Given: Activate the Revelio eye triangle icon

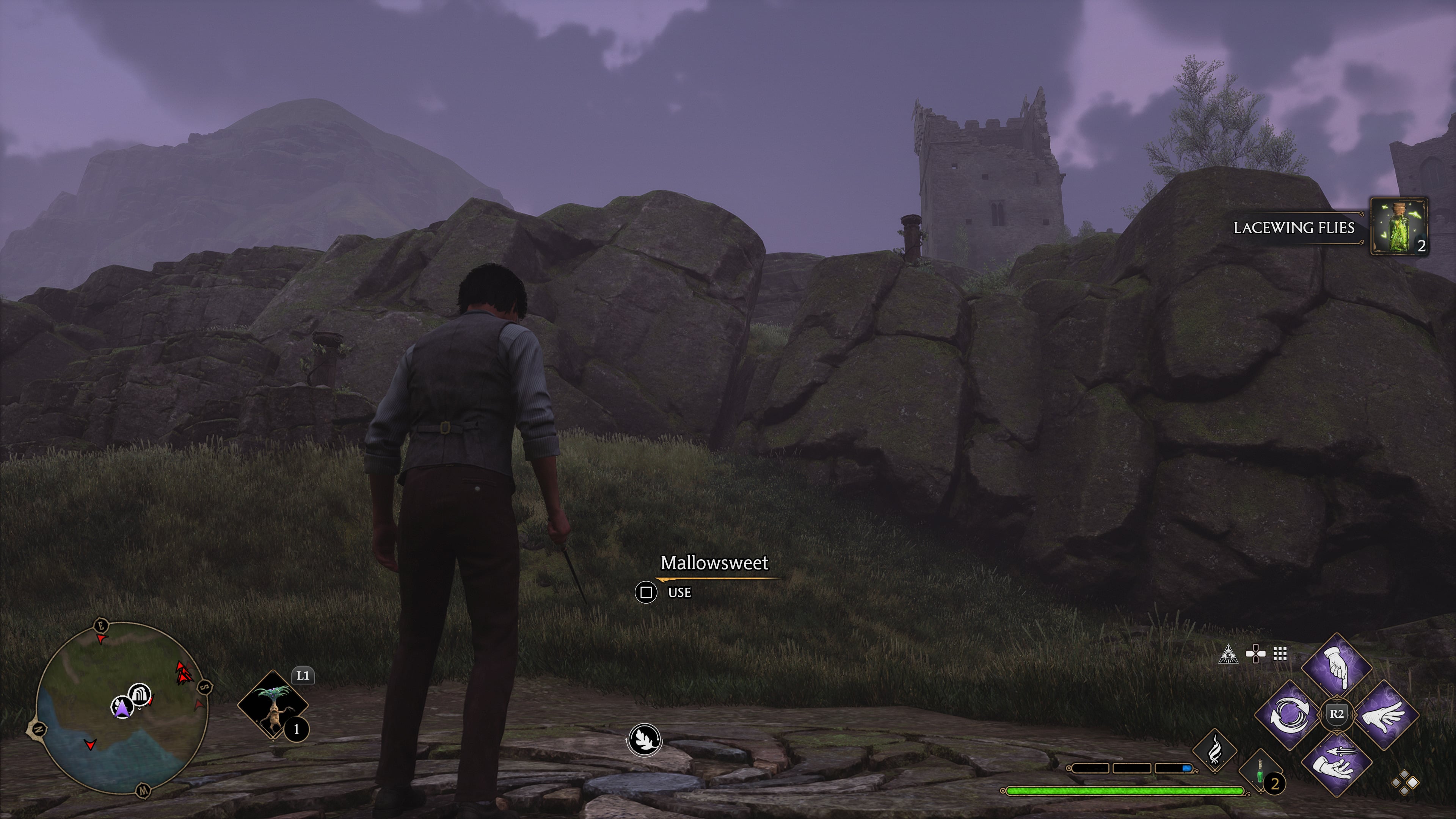Looking at the screenshot, I should [1228, 654].
